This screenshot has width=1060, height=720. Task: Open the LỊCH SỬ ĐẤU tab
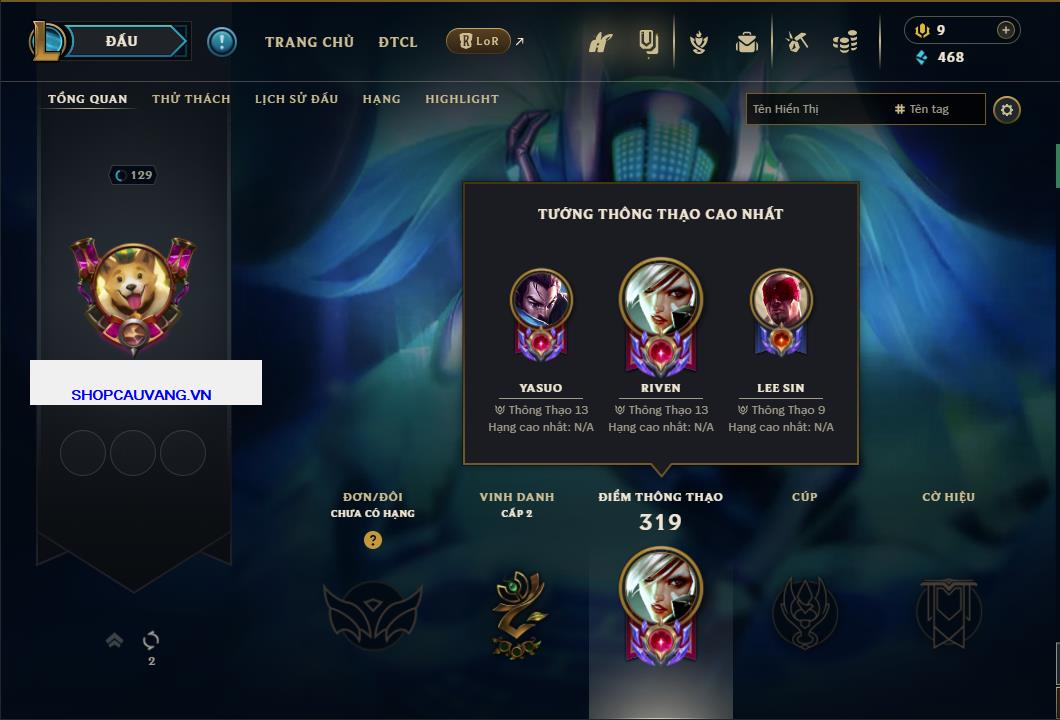pos(296,99)
